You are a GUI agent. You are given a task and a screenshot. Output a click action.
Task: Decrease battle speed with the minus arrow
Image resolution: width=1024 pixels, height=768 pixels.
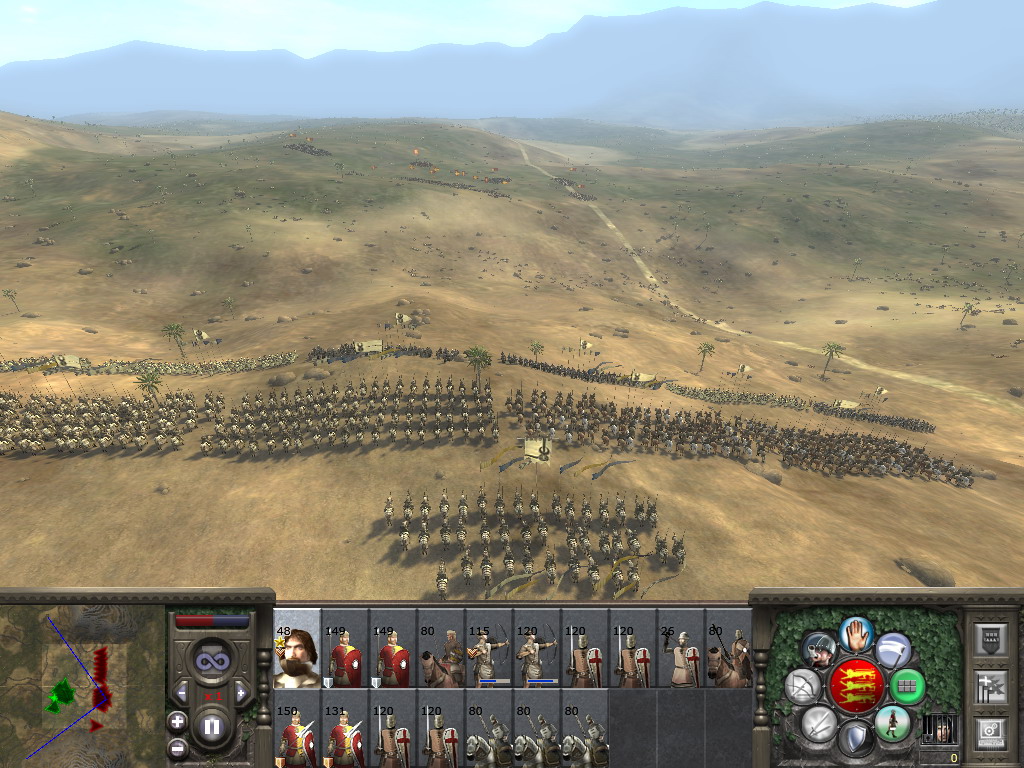[x=181, y=692]
